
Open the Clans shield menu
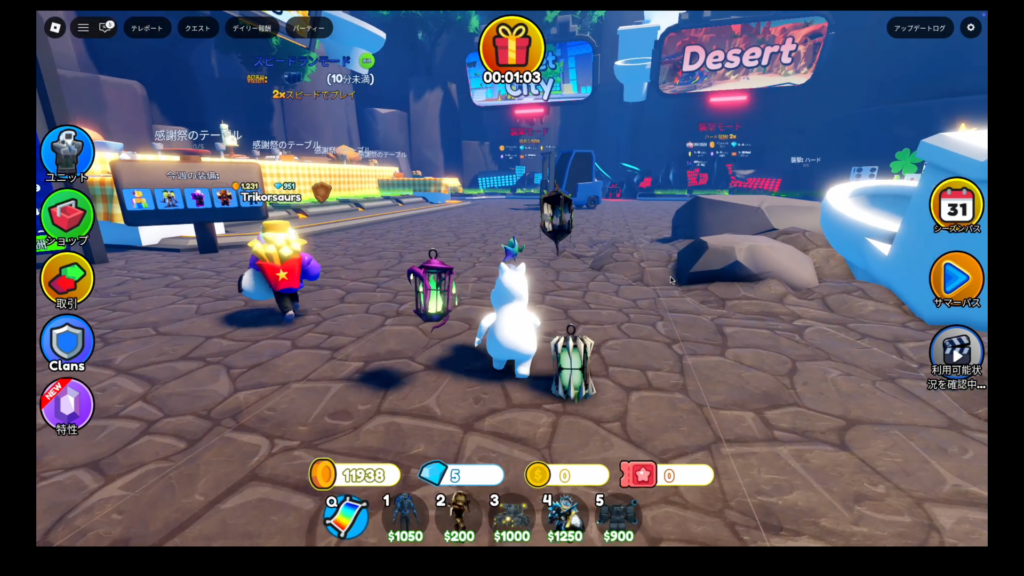pos(67,340)
